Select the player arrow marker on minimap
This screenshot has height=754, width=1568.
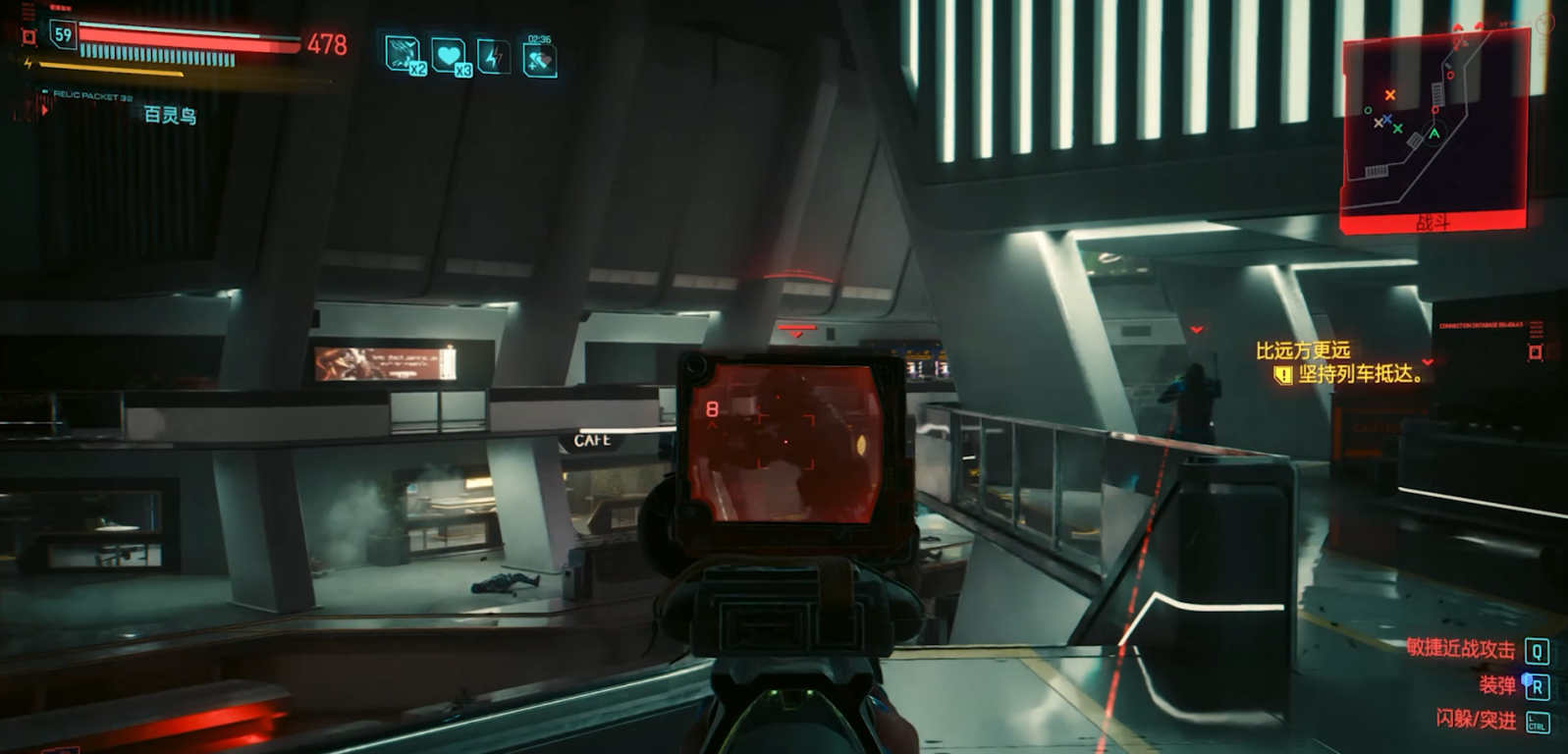pos(1434,134)
